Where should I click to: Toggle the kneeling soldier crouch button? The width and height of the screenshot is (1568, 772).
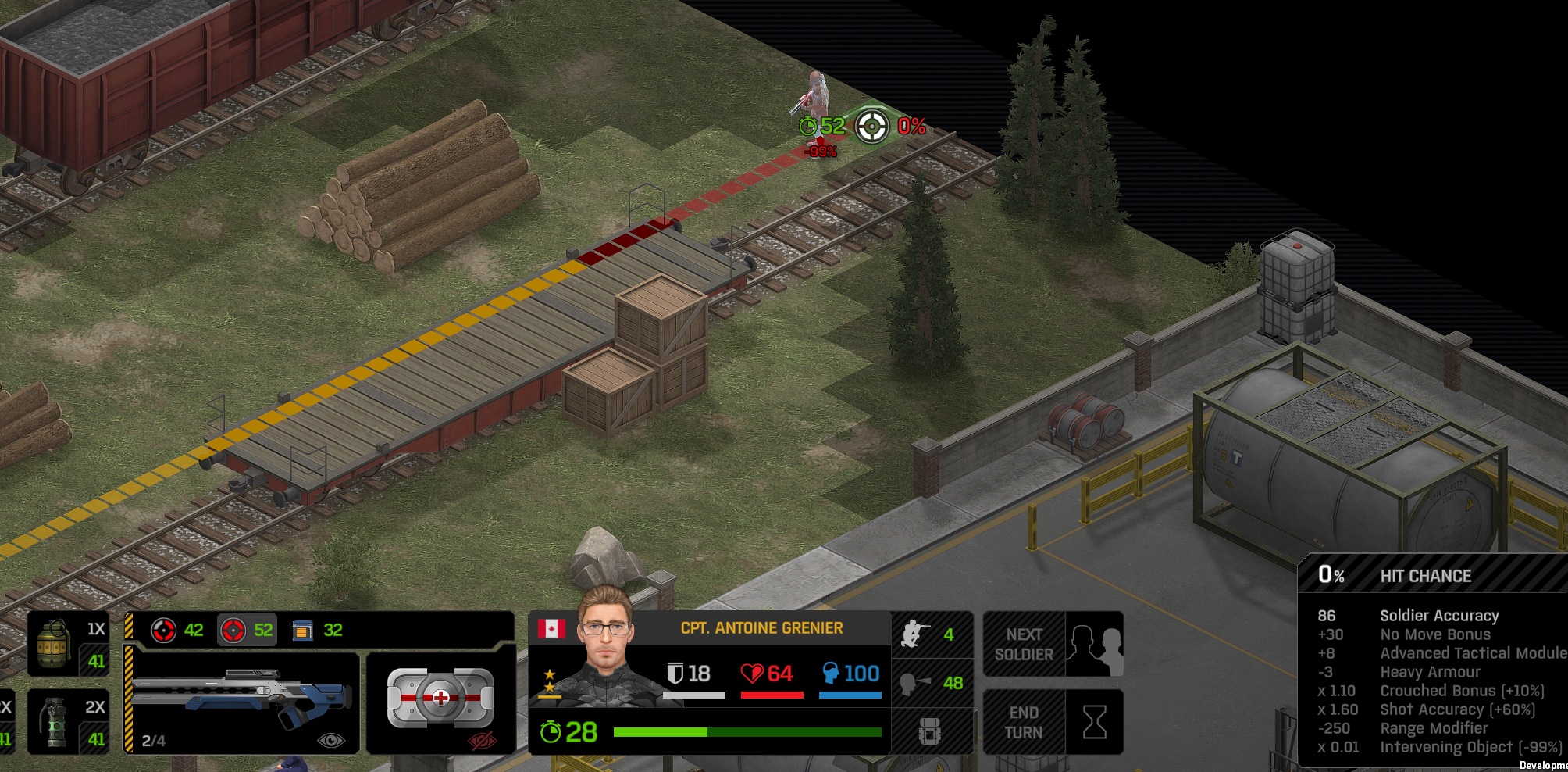pos(931,634)
